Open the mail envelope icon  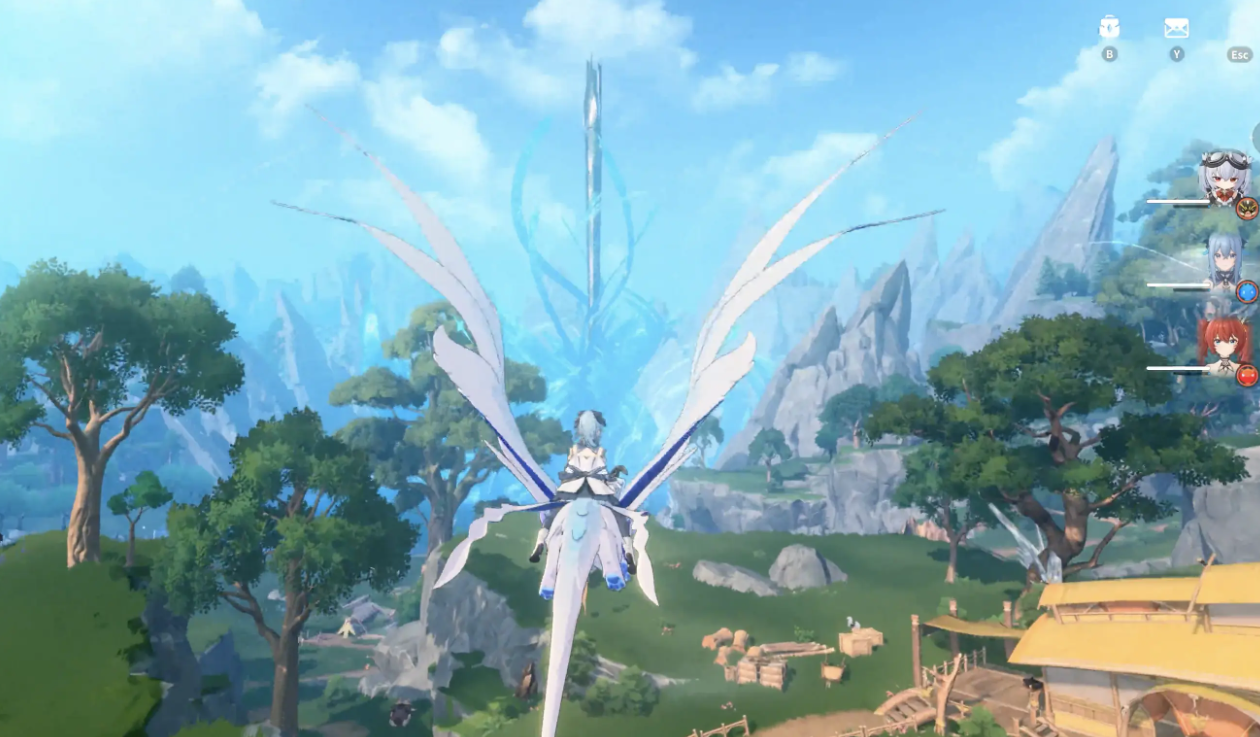tap(1177, 28)
